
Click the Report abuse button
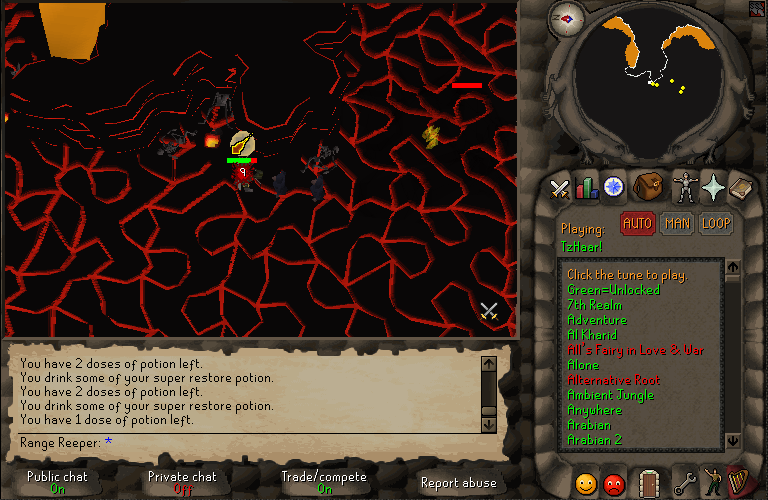click(x=458, y=483)
